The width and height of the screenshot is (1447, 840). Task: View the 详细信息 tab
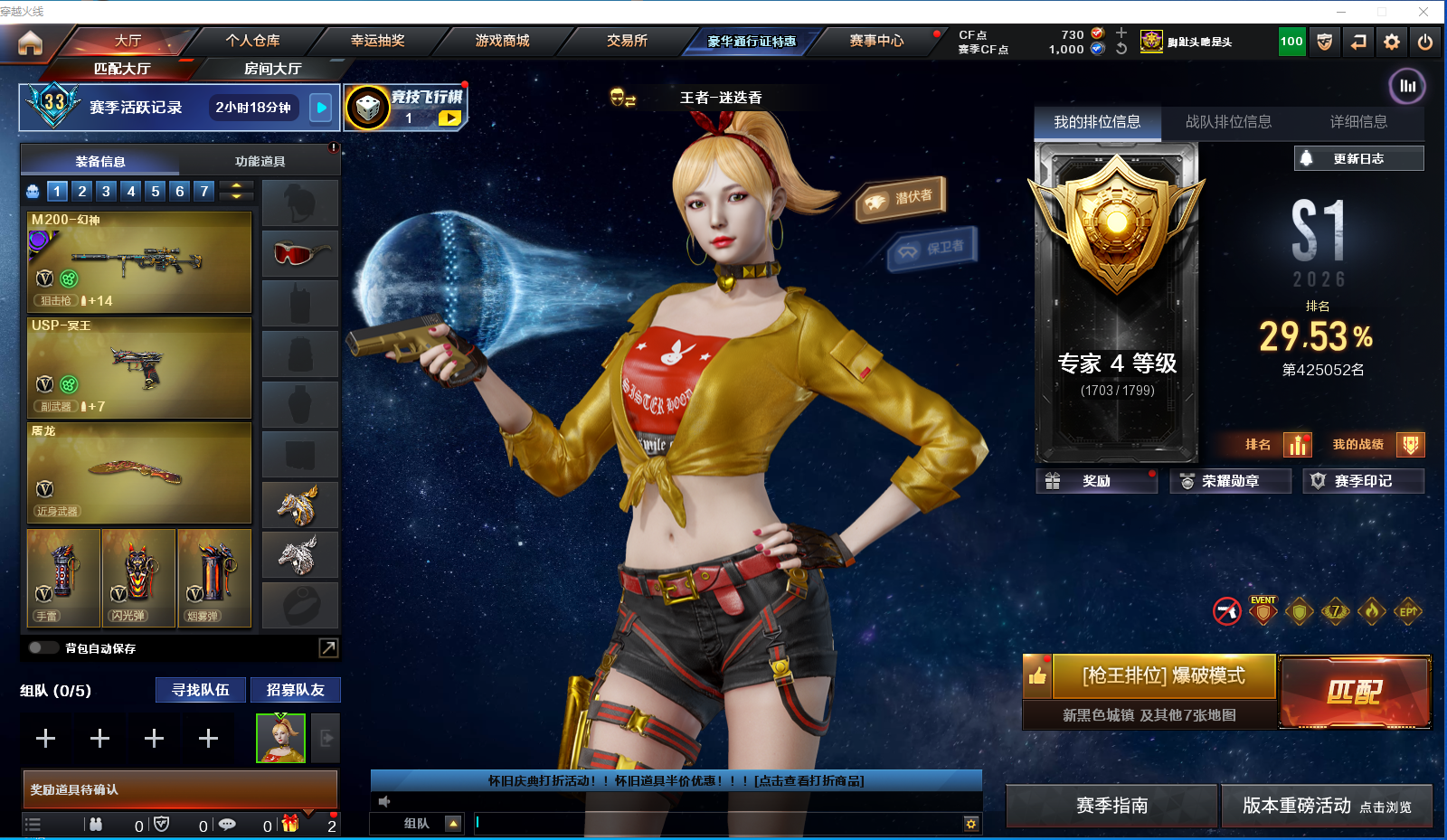click(1357, 122)
